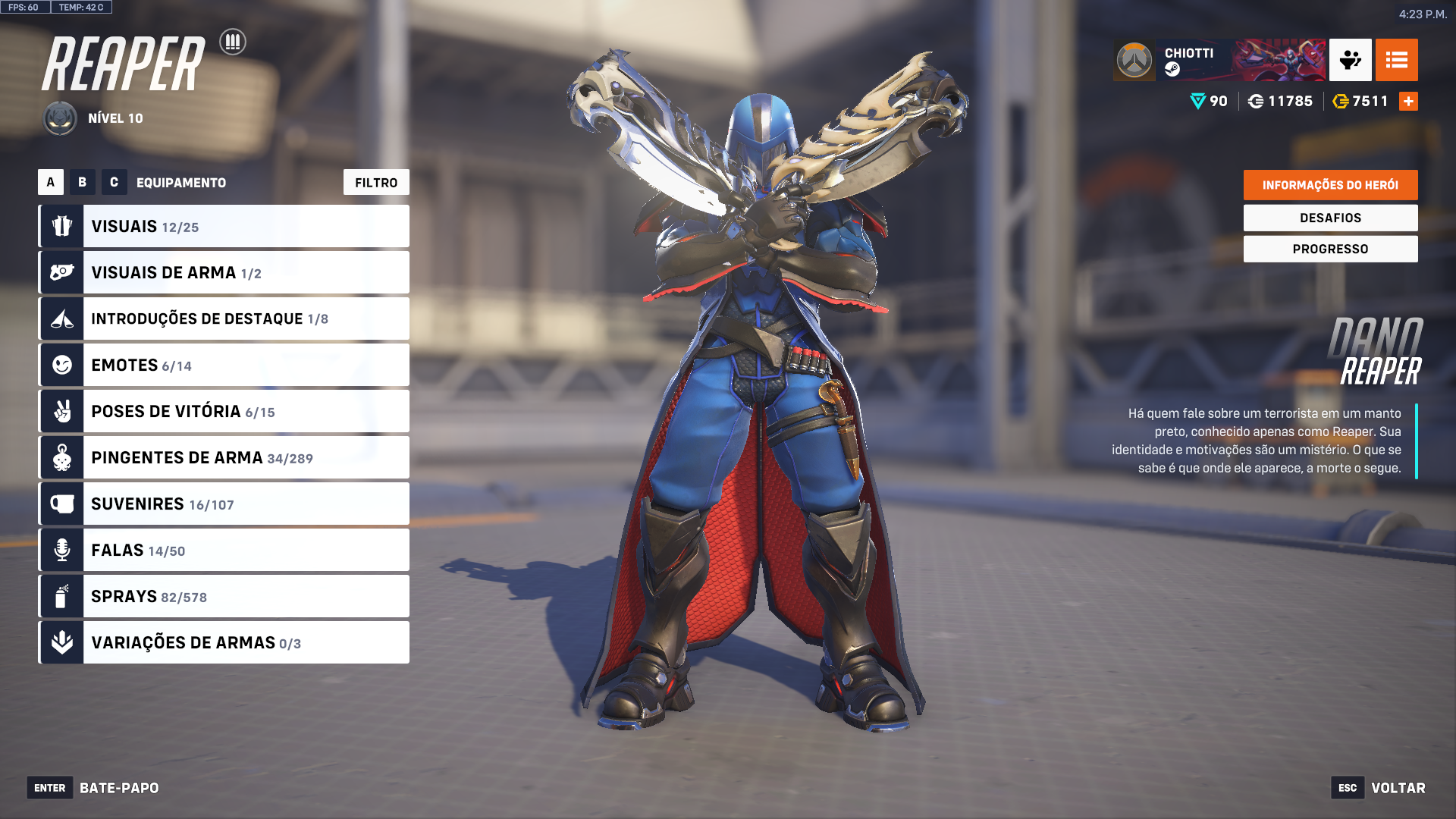Image resolution: width=1456 pixels, height=819 pixels.
Task: Click the plus button to buy coins
Action: [1408, 101]
